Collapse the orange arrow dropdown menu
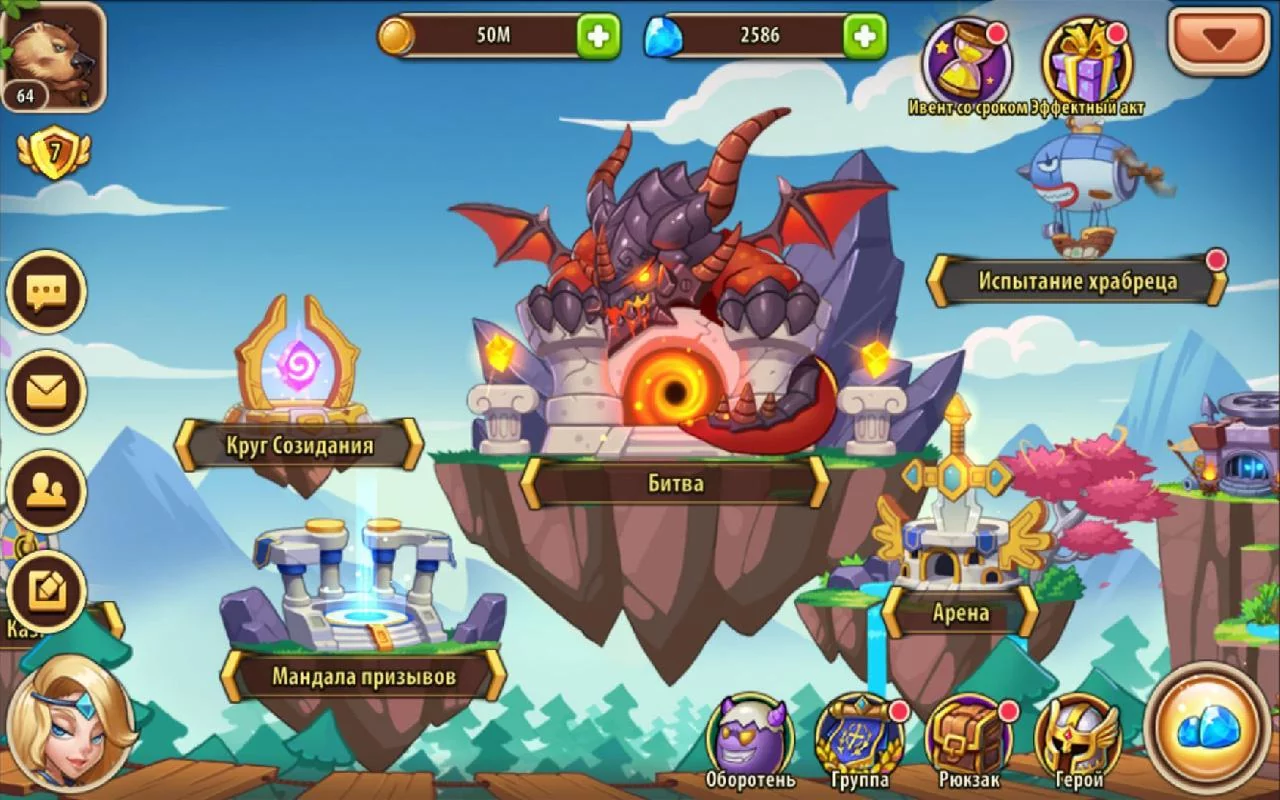This screenshot has width=1280, height=800. coord(1218,39)
